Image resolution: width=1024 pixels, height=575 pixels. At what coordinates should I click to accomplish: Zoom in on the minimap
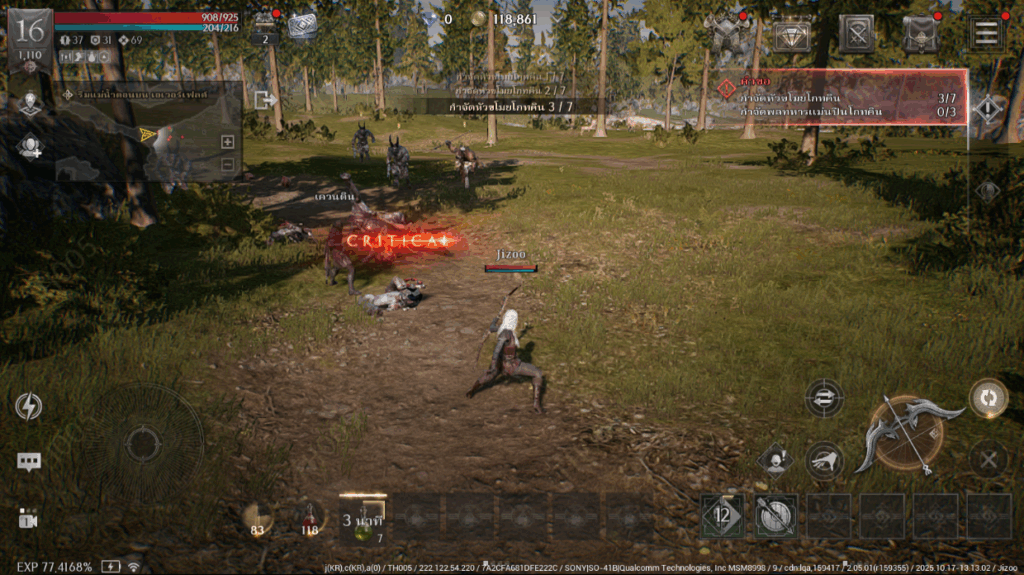(x=228, y=142)
